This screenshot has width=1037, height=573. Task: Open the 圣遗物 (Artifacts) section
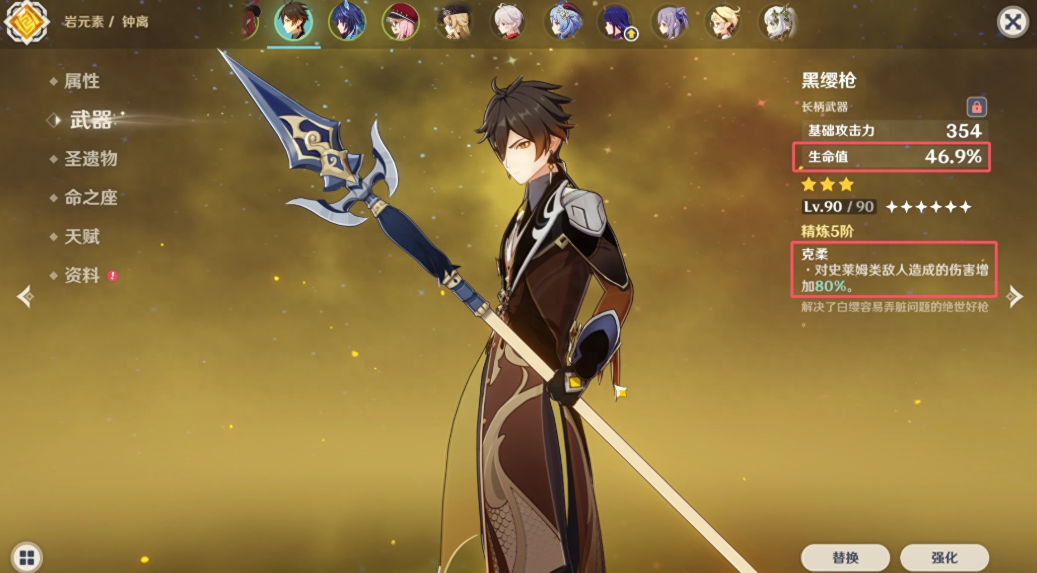90,158
